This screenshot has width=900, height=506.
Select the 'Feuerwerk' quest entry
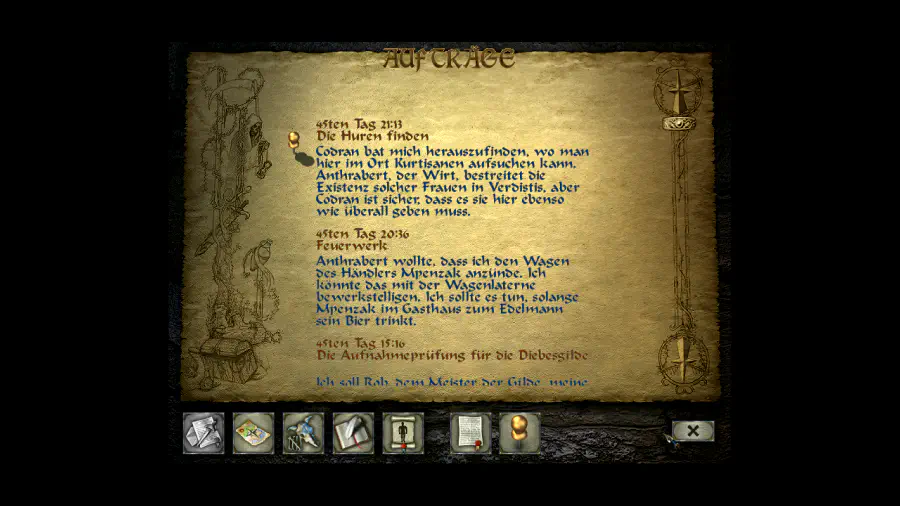(x=351, y=245)
